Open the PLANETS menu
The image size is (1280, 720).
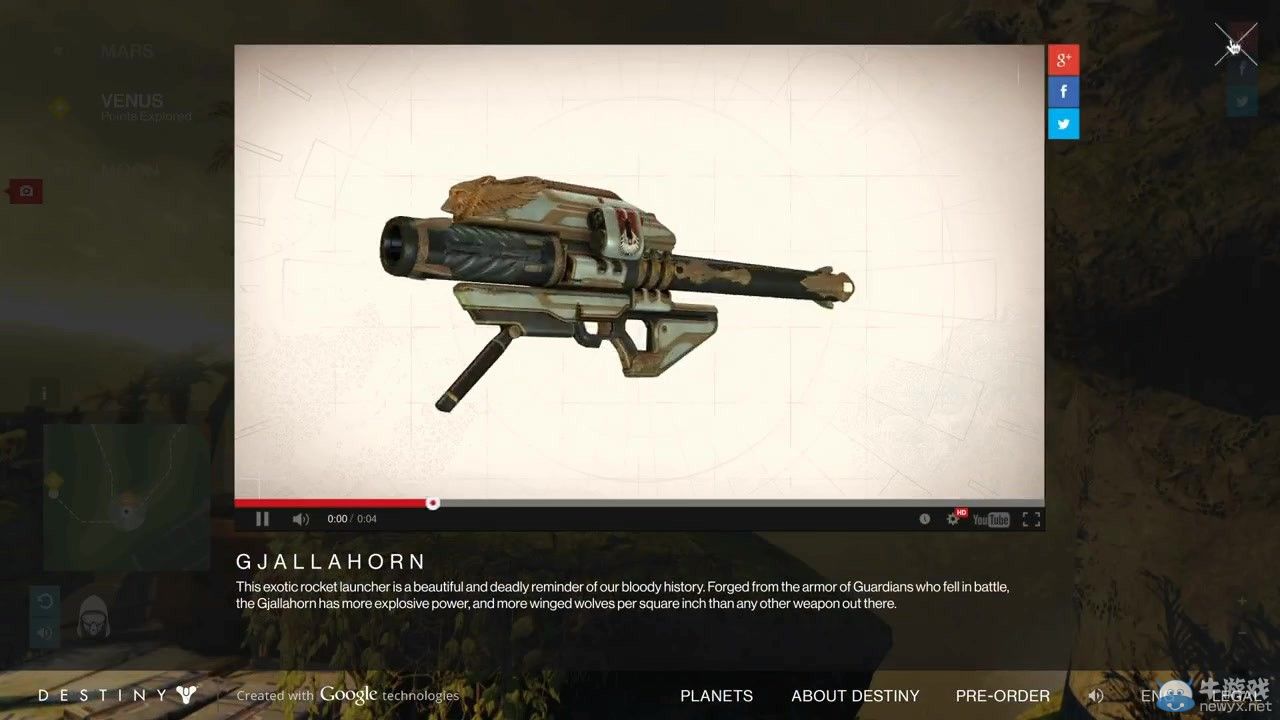coord(716,696)
